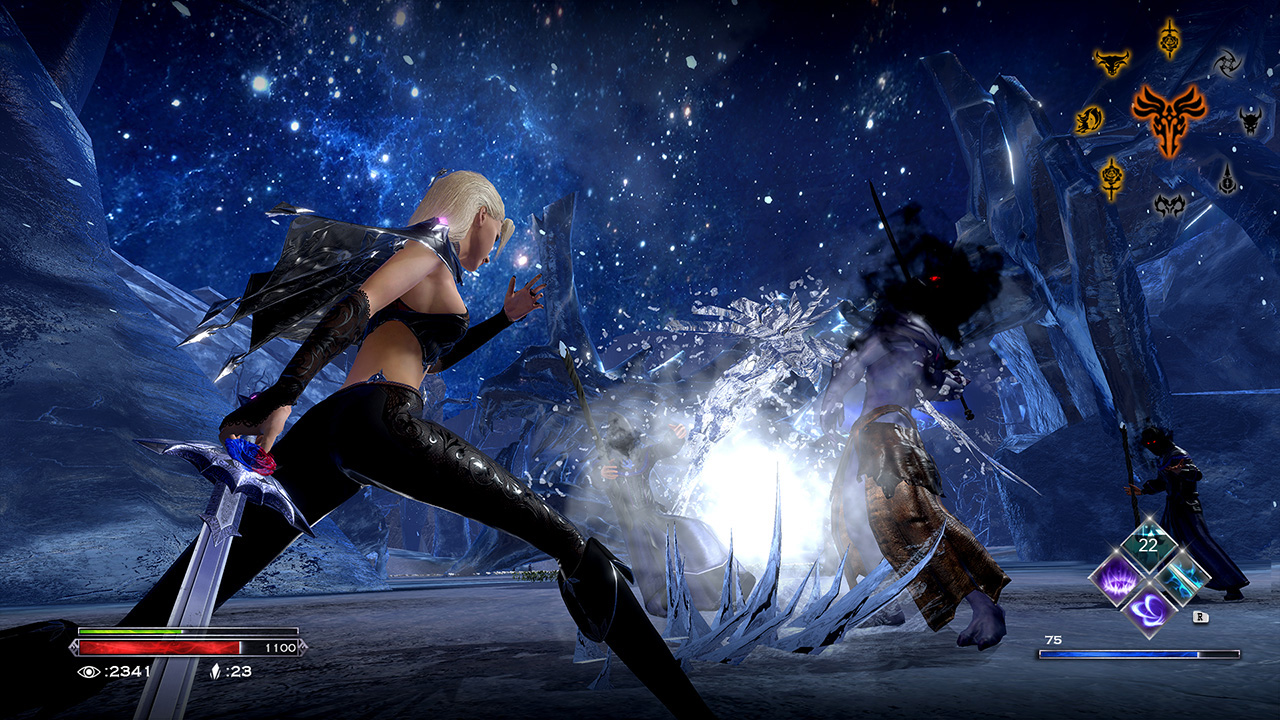Click the golden bull emblem icon
1280x720 pixels.
click(1113, 62)
